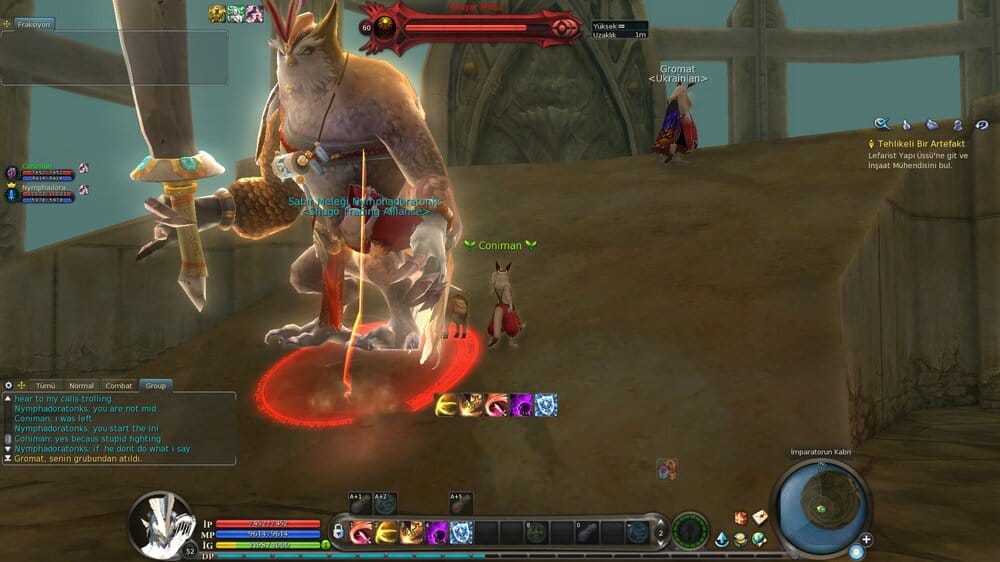Open chat settings gear icon

click(9, 385)
